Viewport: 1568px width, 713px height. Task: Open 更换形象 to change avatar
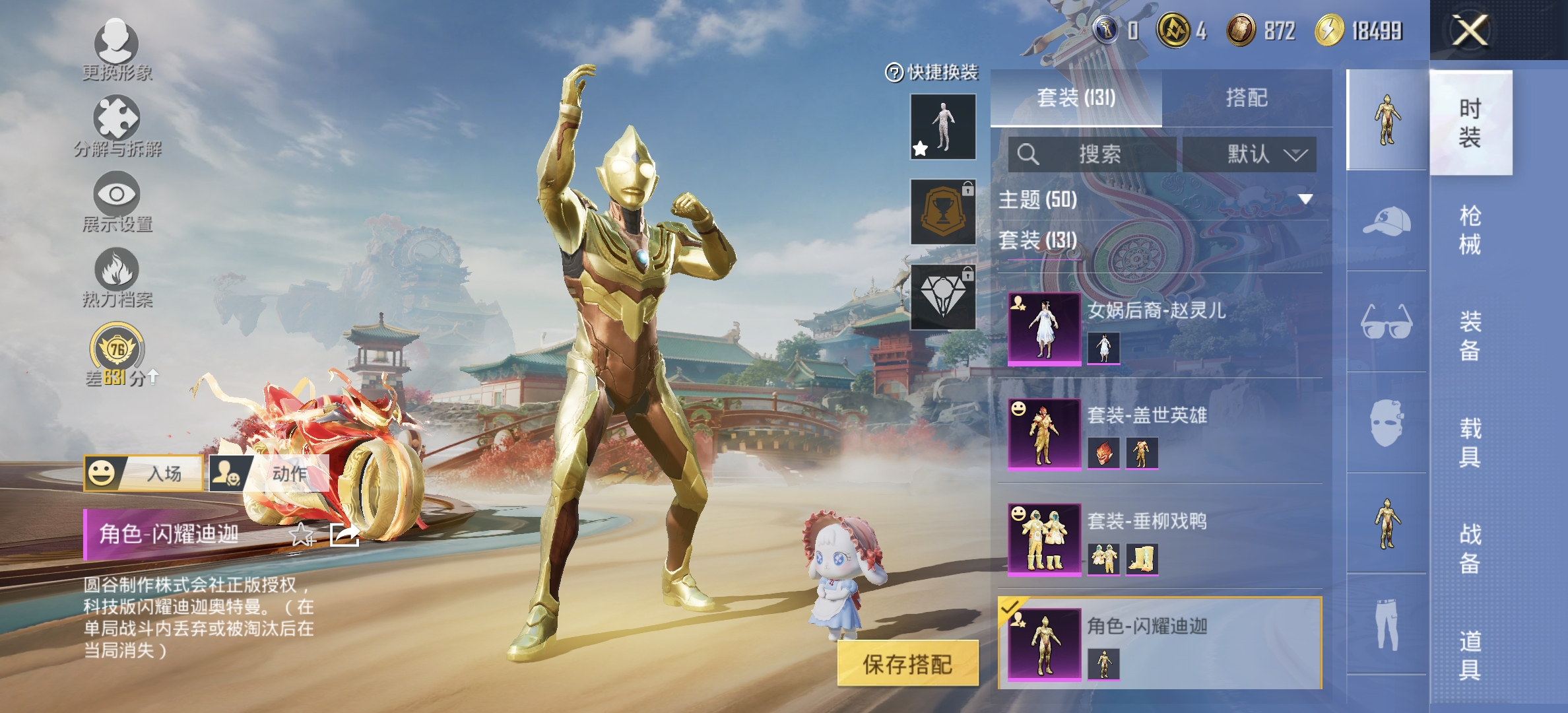(x=117, y=43)
